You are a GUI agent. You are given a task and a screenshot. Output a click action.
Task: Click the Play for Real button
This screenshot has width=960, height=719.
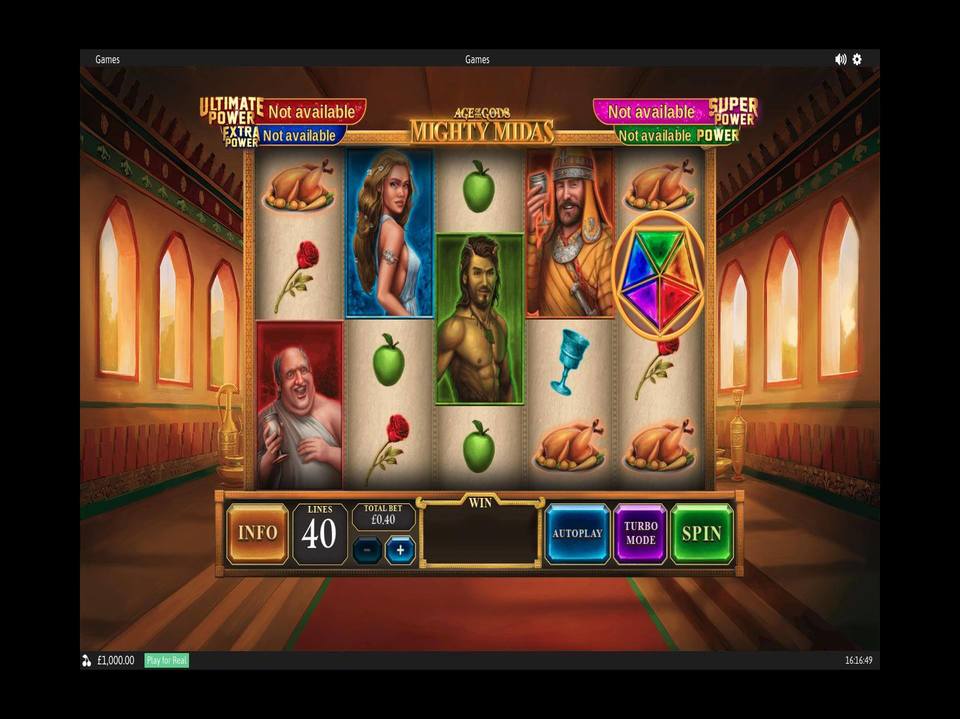pos(167,660)
